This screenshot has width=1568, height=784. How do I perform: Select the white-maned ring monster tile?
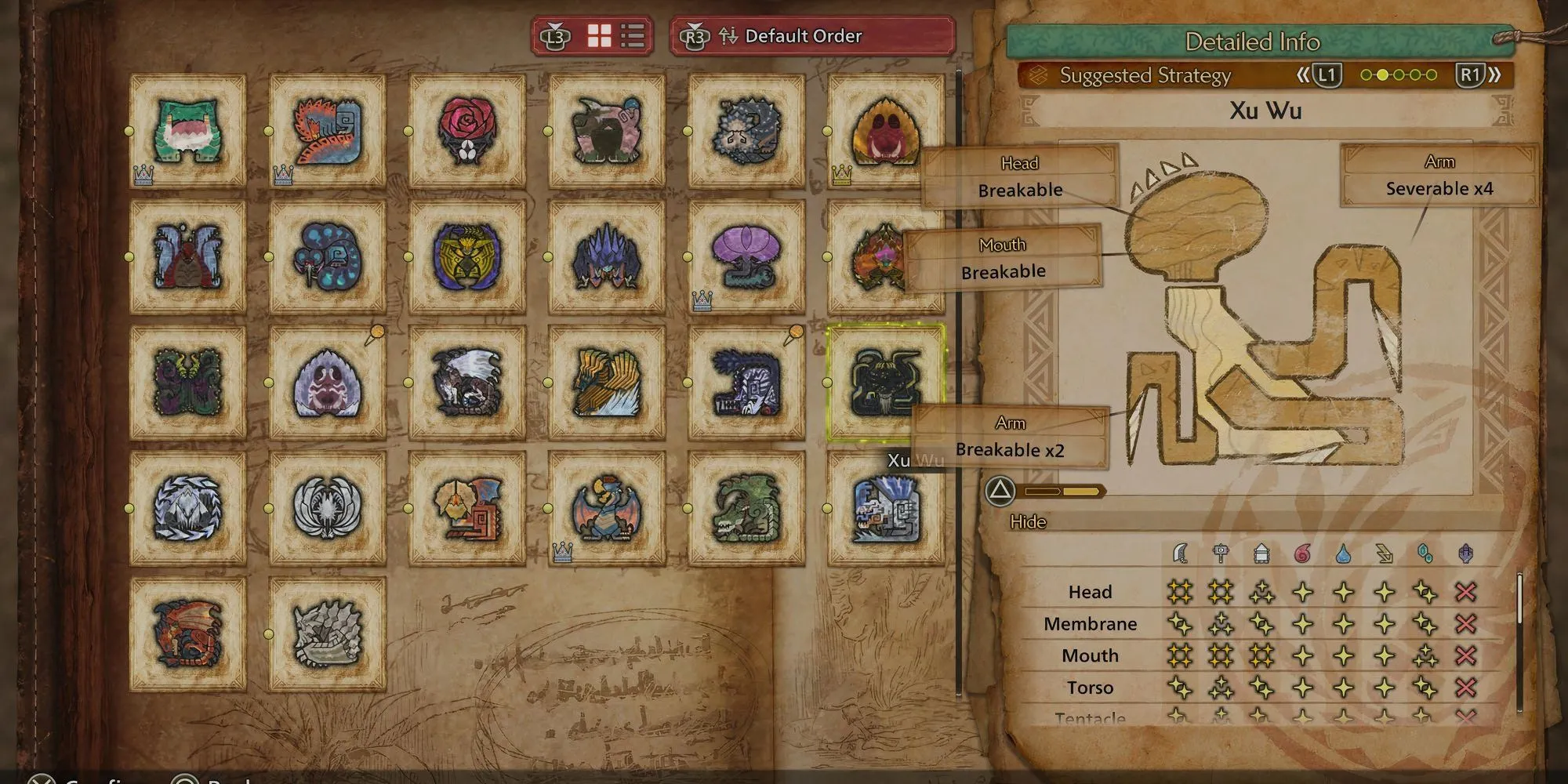point(328,508)
